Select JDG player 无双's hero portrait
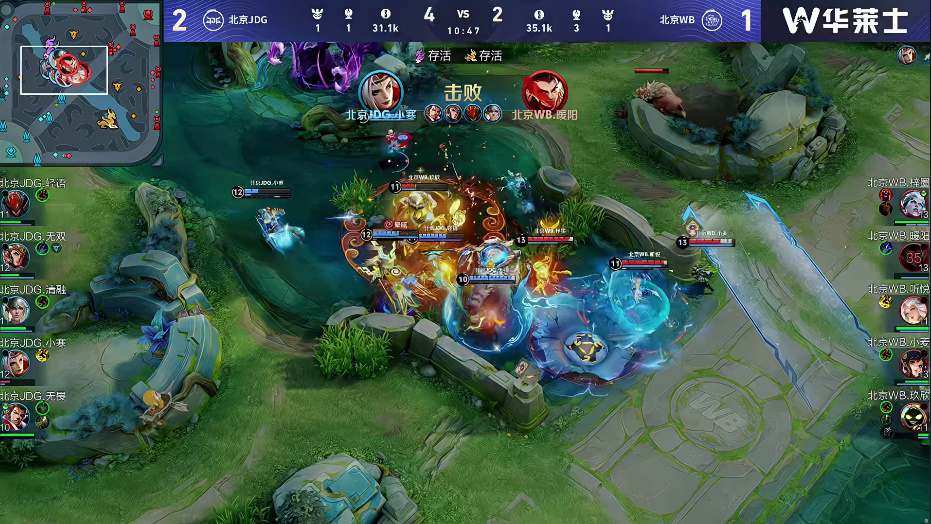The width and height of the screenshot is (931, 524). [15, 258]
